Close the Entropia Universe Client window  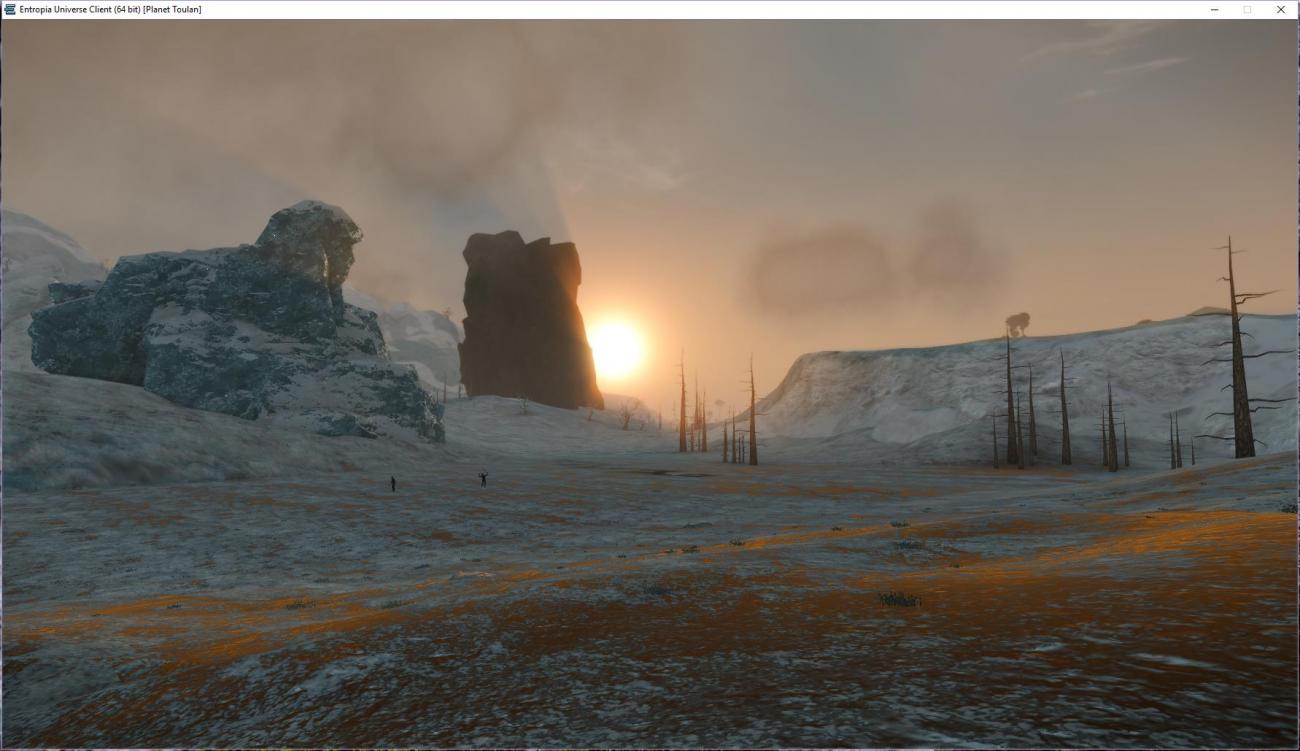coord(1280,9)
